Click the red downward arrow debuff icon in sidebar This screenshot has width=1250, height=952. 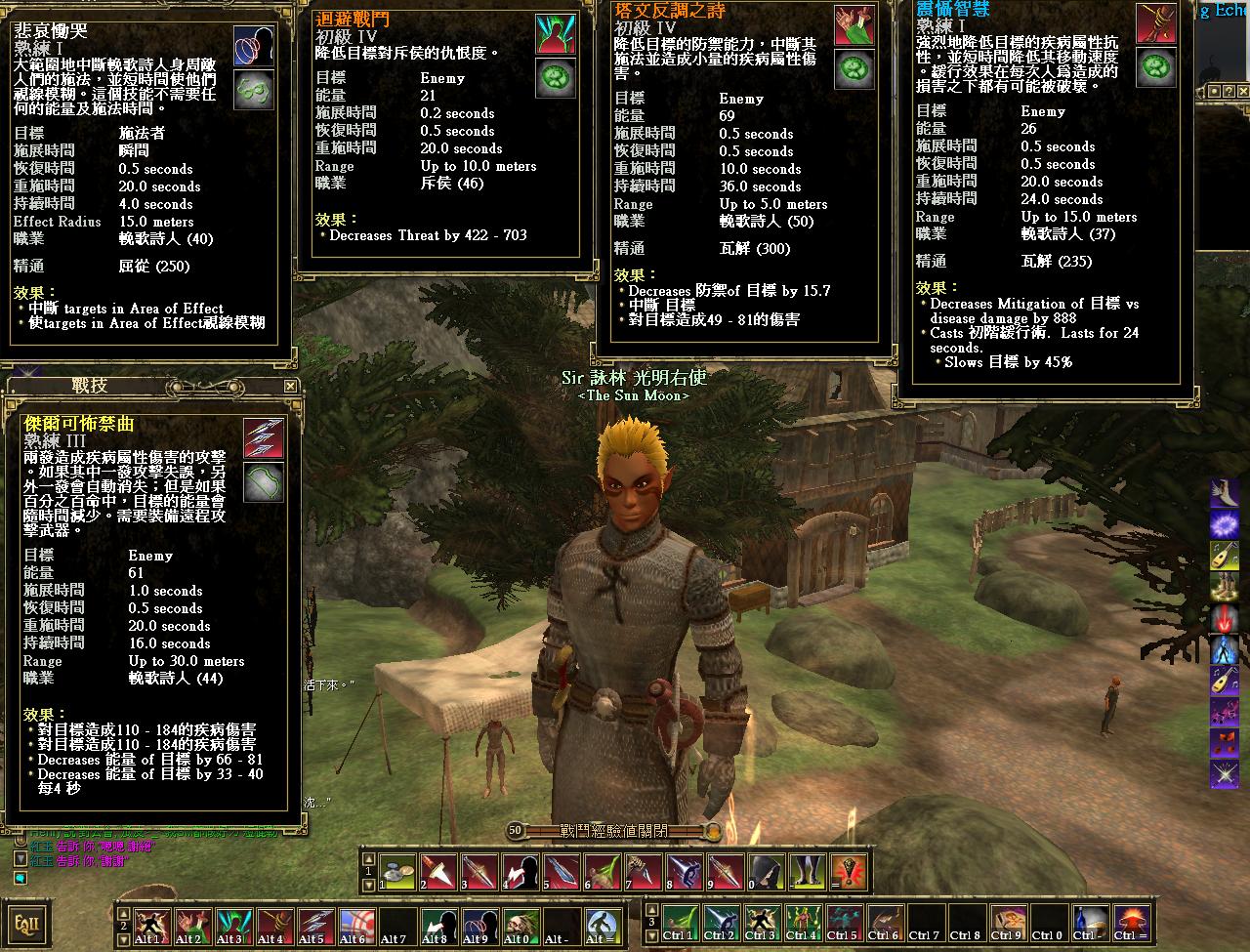click(1226, 617)
